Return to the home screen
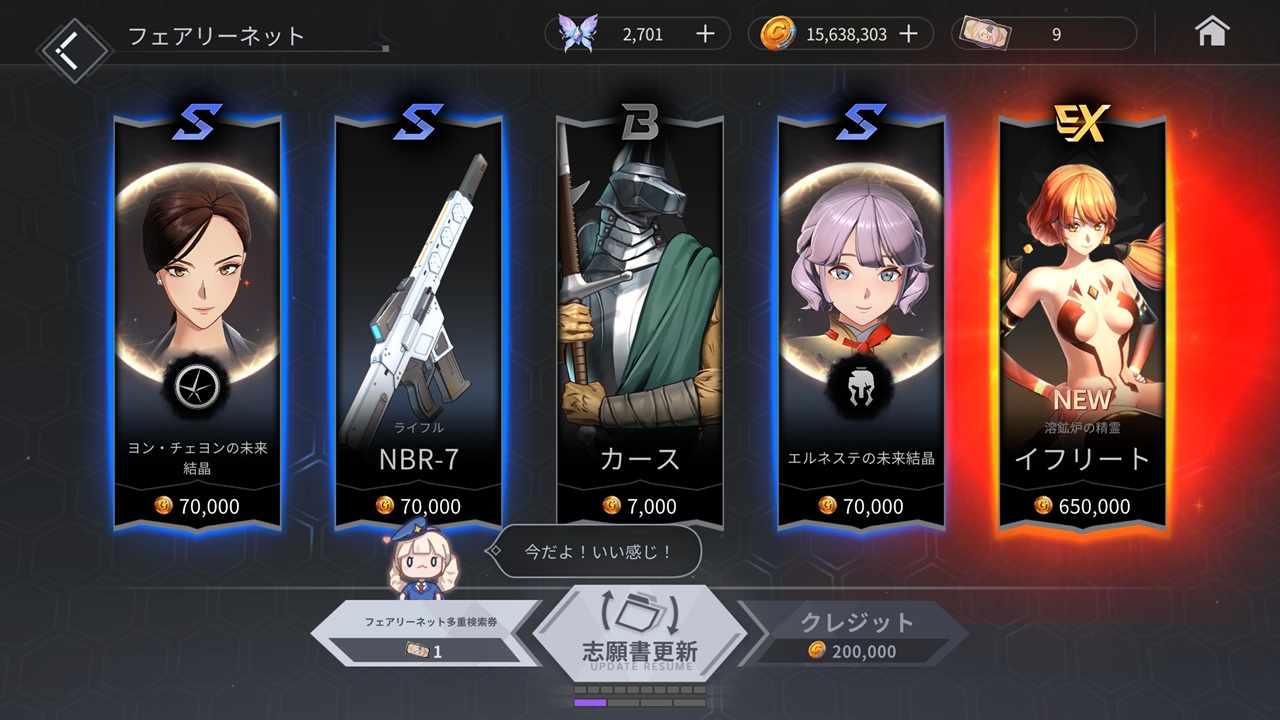 click(x=1212, y=33)
